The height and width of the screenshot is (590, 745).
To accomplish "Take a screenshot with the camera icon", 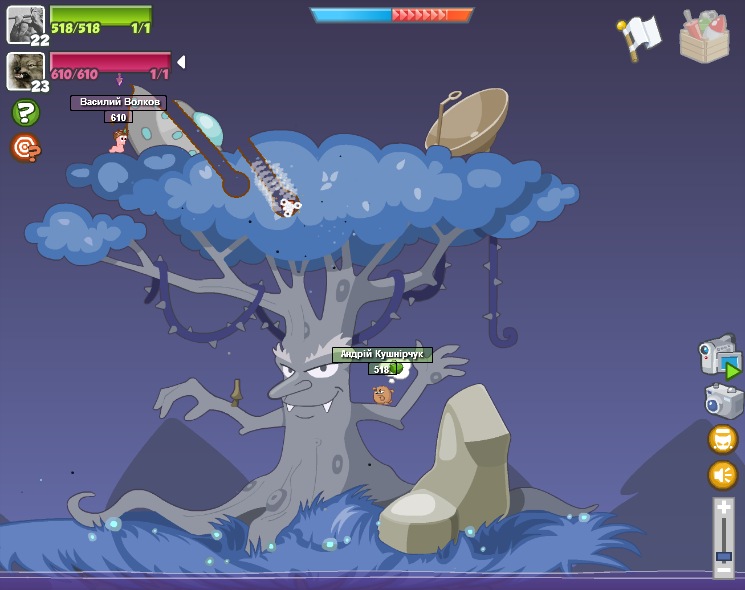I will [x=723, y=401].
